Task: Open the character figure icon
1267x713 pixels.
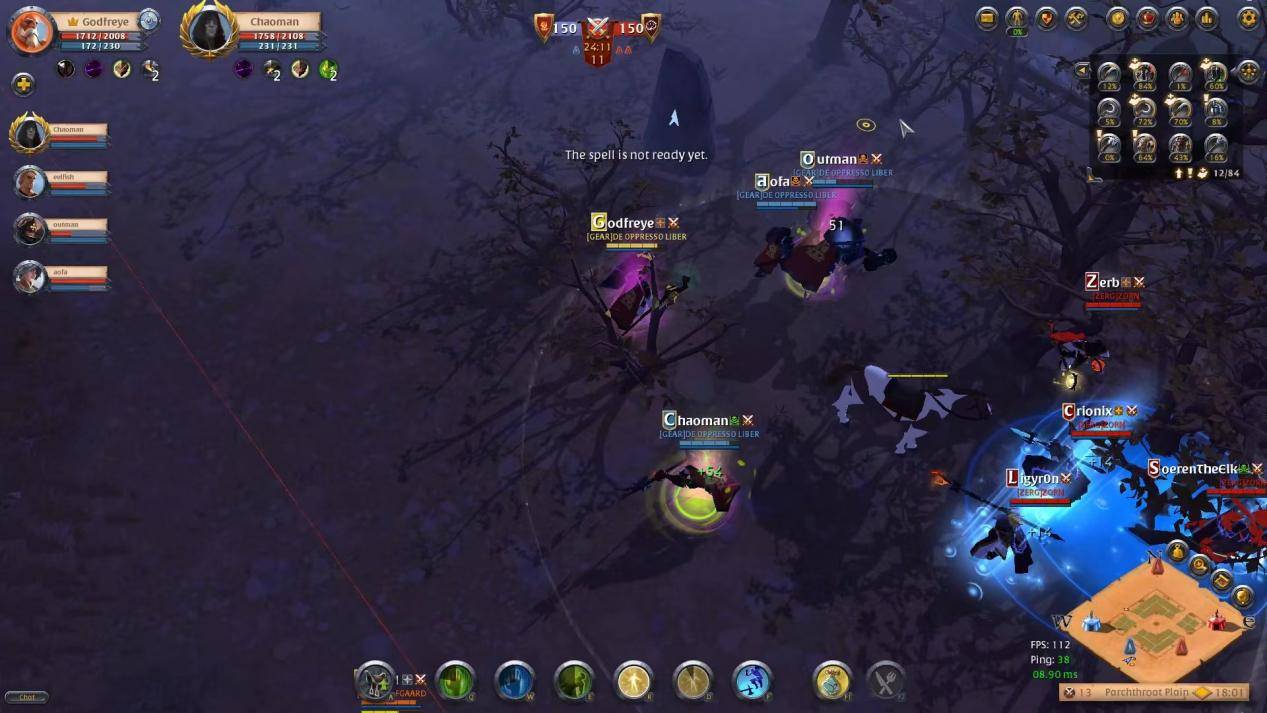Action: tap(1017, 18)
